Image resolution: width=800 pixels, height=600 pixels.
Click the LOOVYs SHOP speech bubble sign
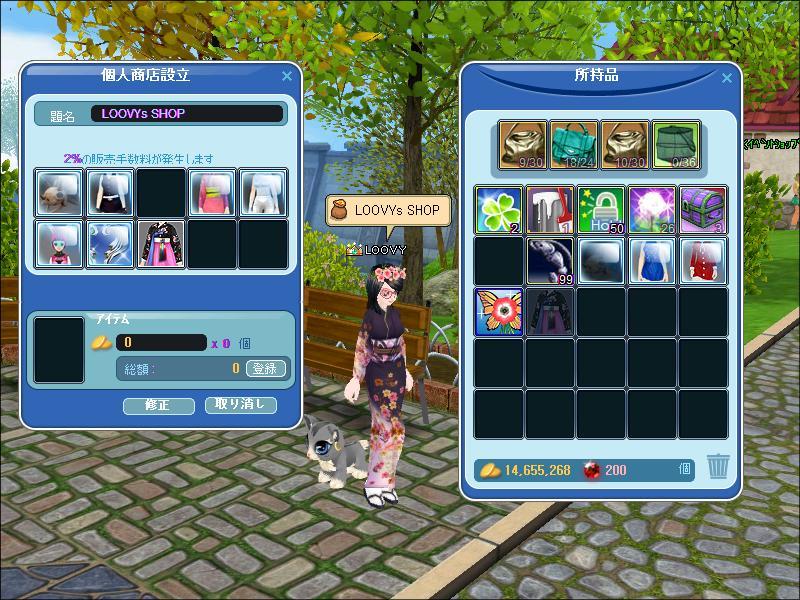[388, 212]
